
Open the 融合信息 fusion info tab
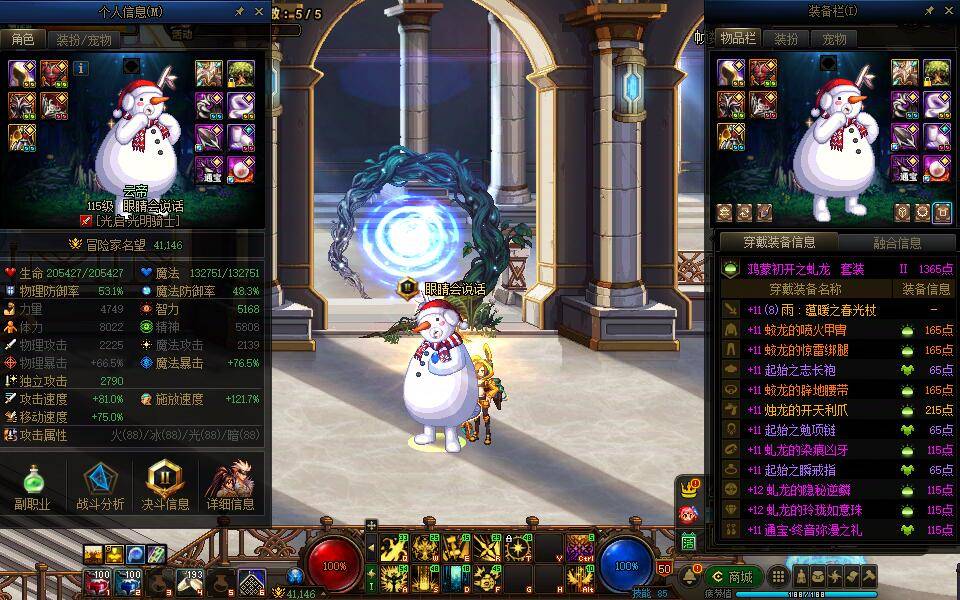click(x=896, y=243)
